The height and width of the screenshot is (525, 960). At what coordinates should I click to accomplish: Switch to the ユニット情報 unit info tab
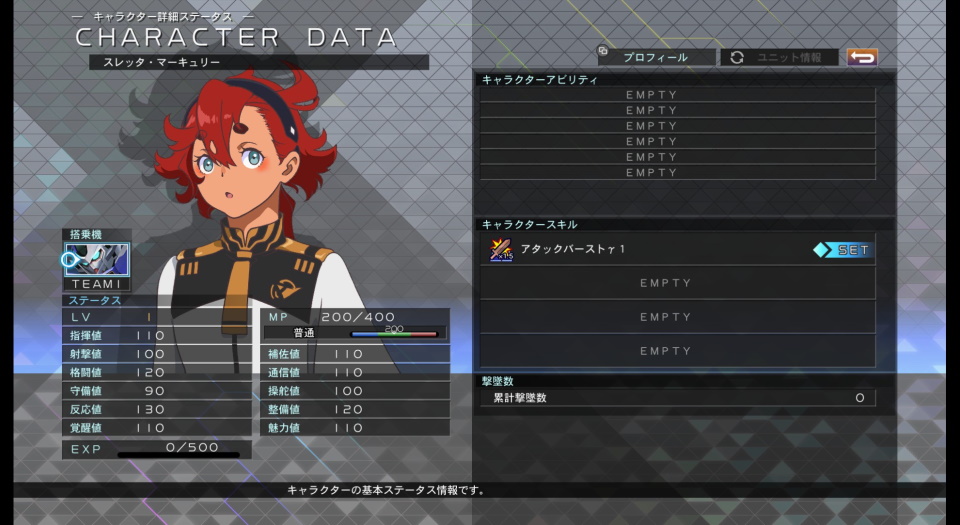coord(781,57)
